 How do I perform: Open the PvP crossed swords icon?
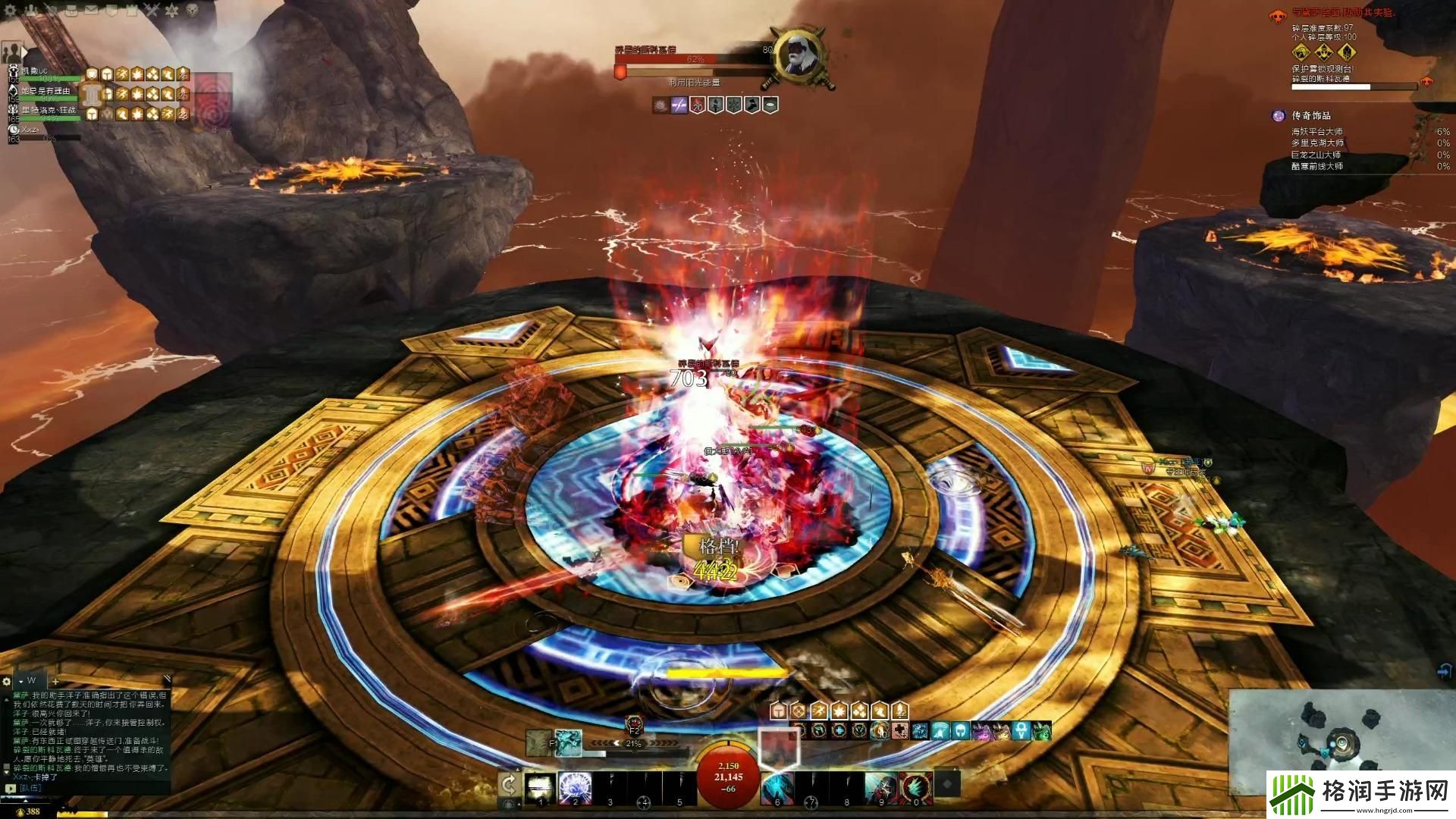(152, 11)
